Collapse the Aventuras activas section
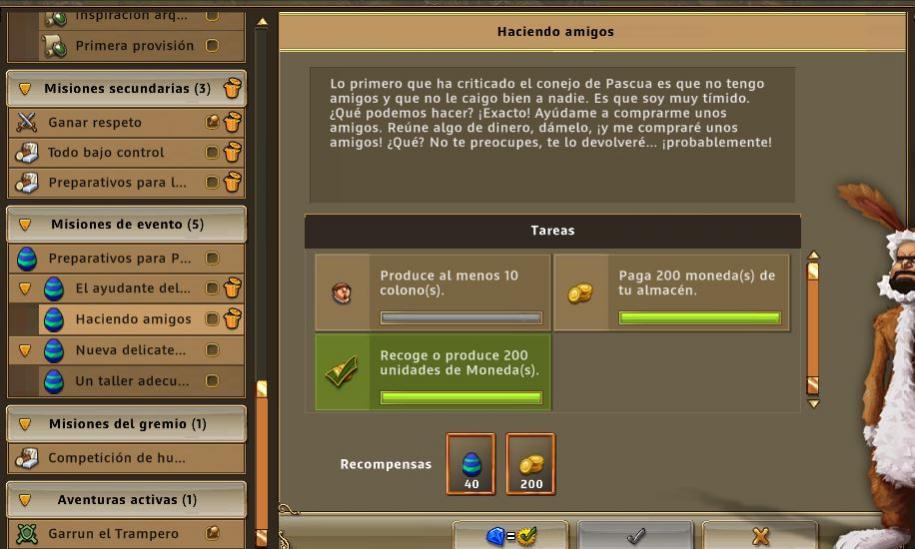The width and height of the screenshot is (915, 549). click(25, 499)
